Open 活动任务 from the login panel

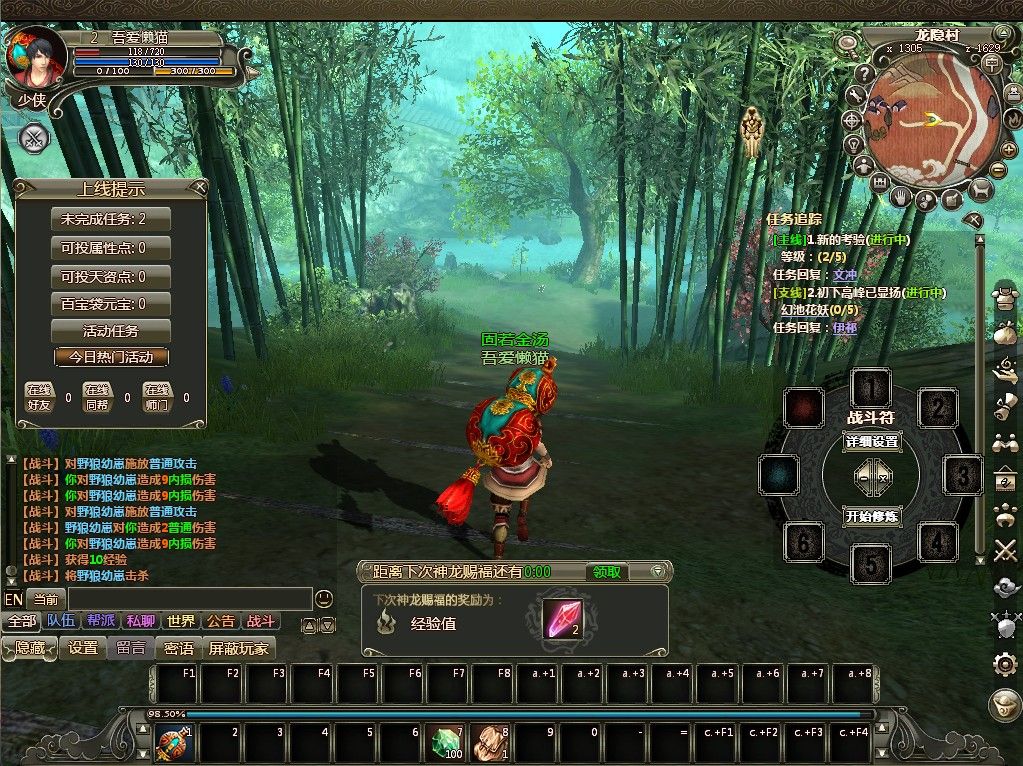click(x=111, y=331)
